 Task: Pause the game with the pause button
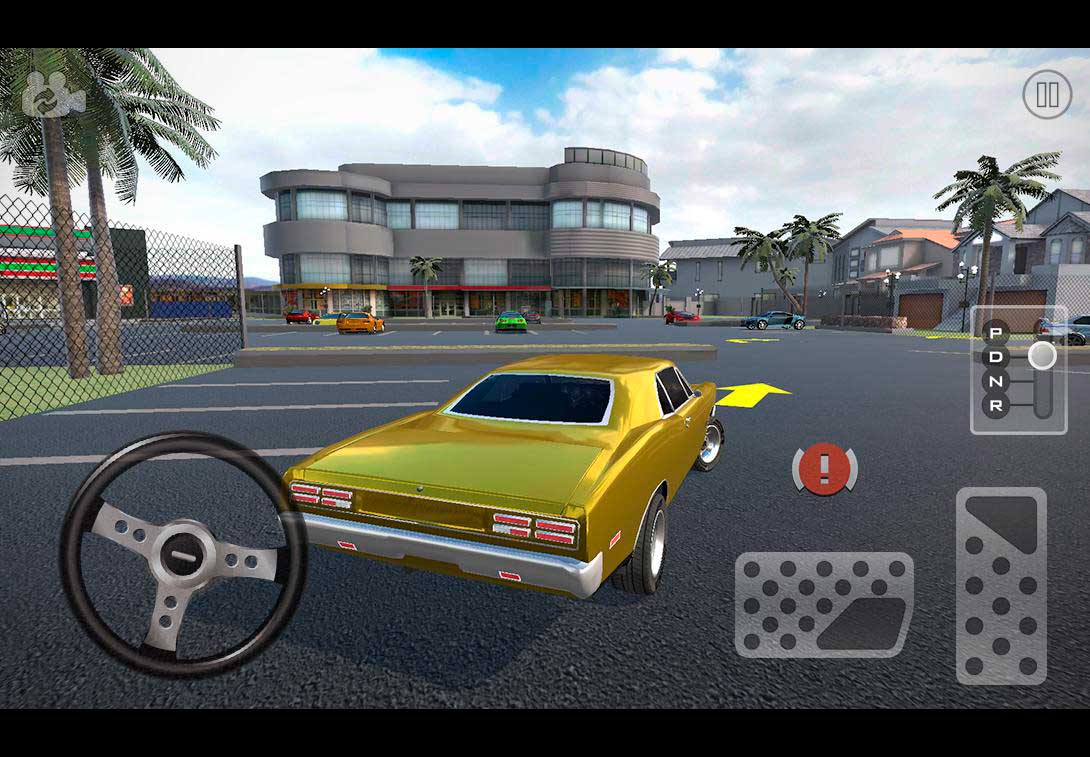coord(1046,95)
